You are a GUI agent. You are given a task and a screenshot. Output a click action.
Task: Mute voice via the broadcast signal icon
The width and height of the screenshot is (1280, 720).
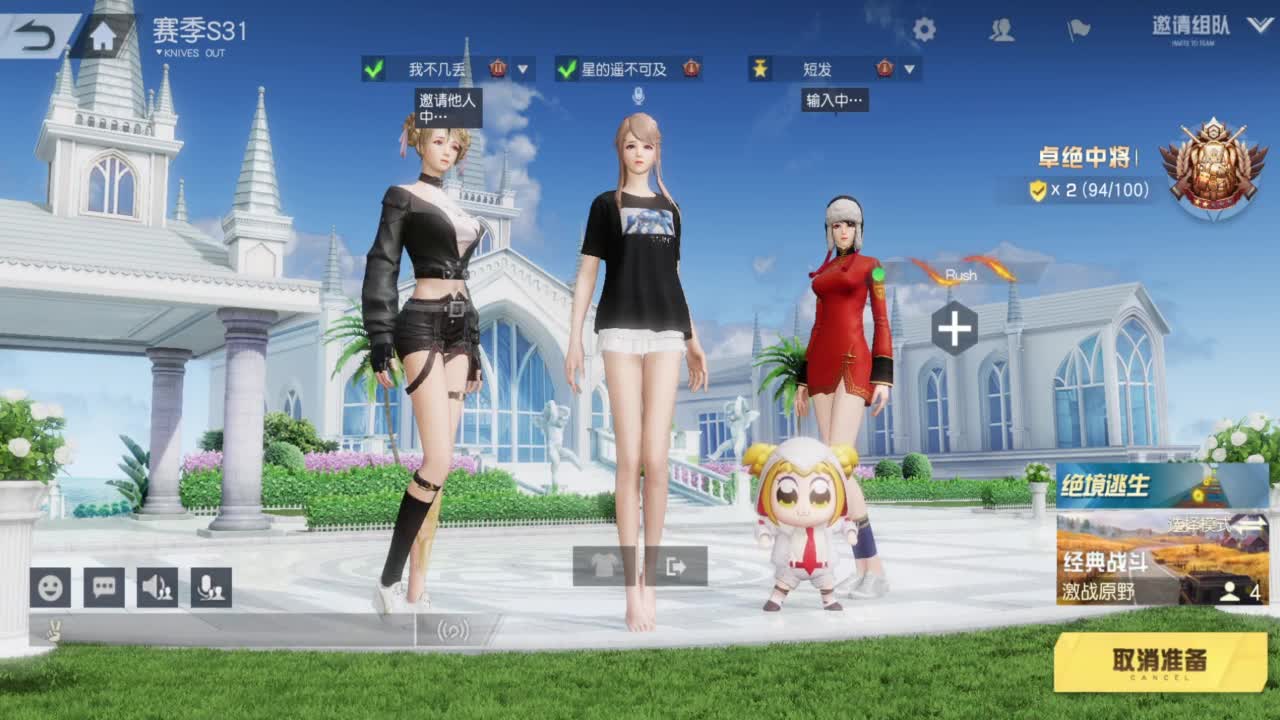tap(452, 629)
